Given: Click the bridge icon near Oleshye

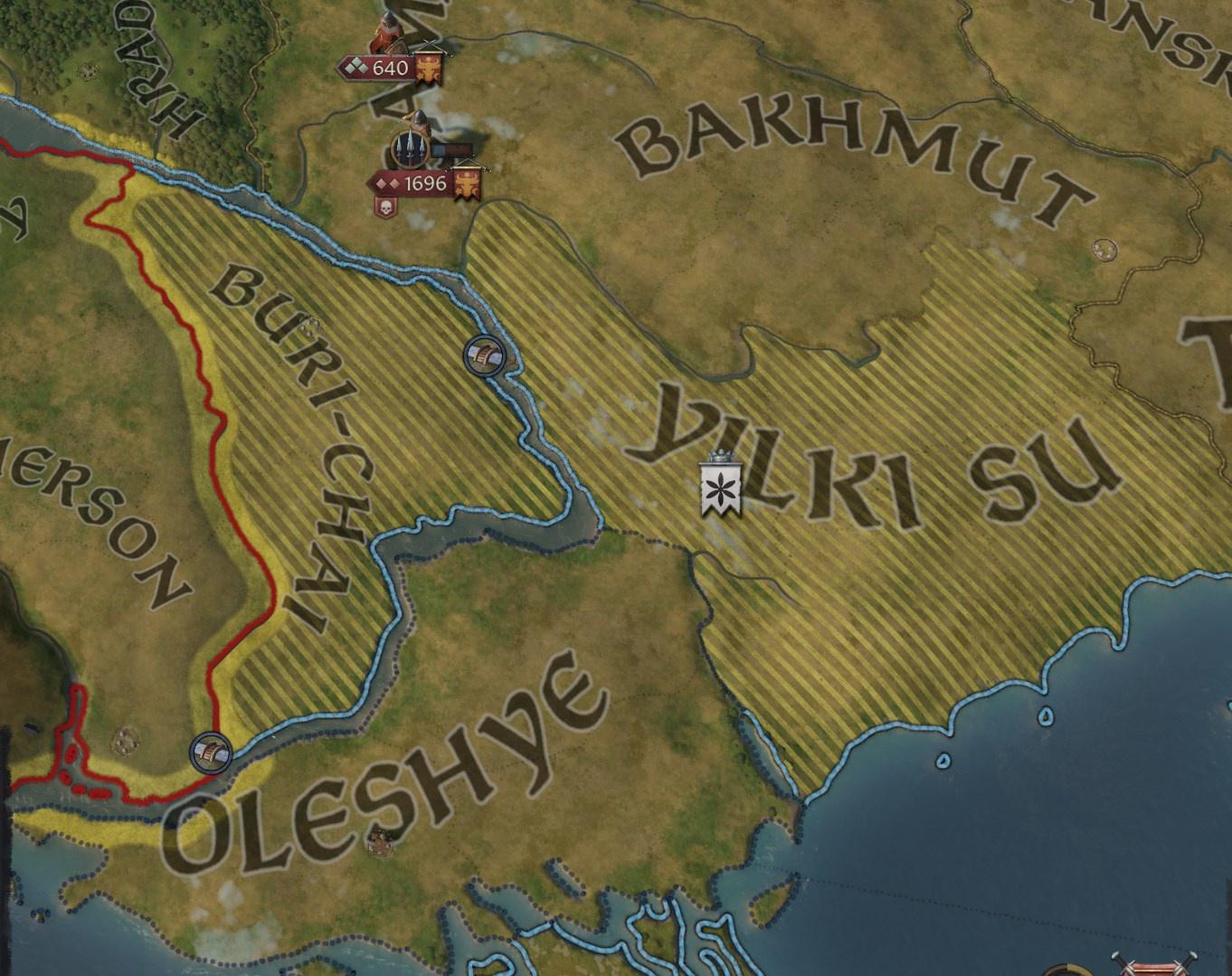Looking at the screenshot, I should click(211, 752).
